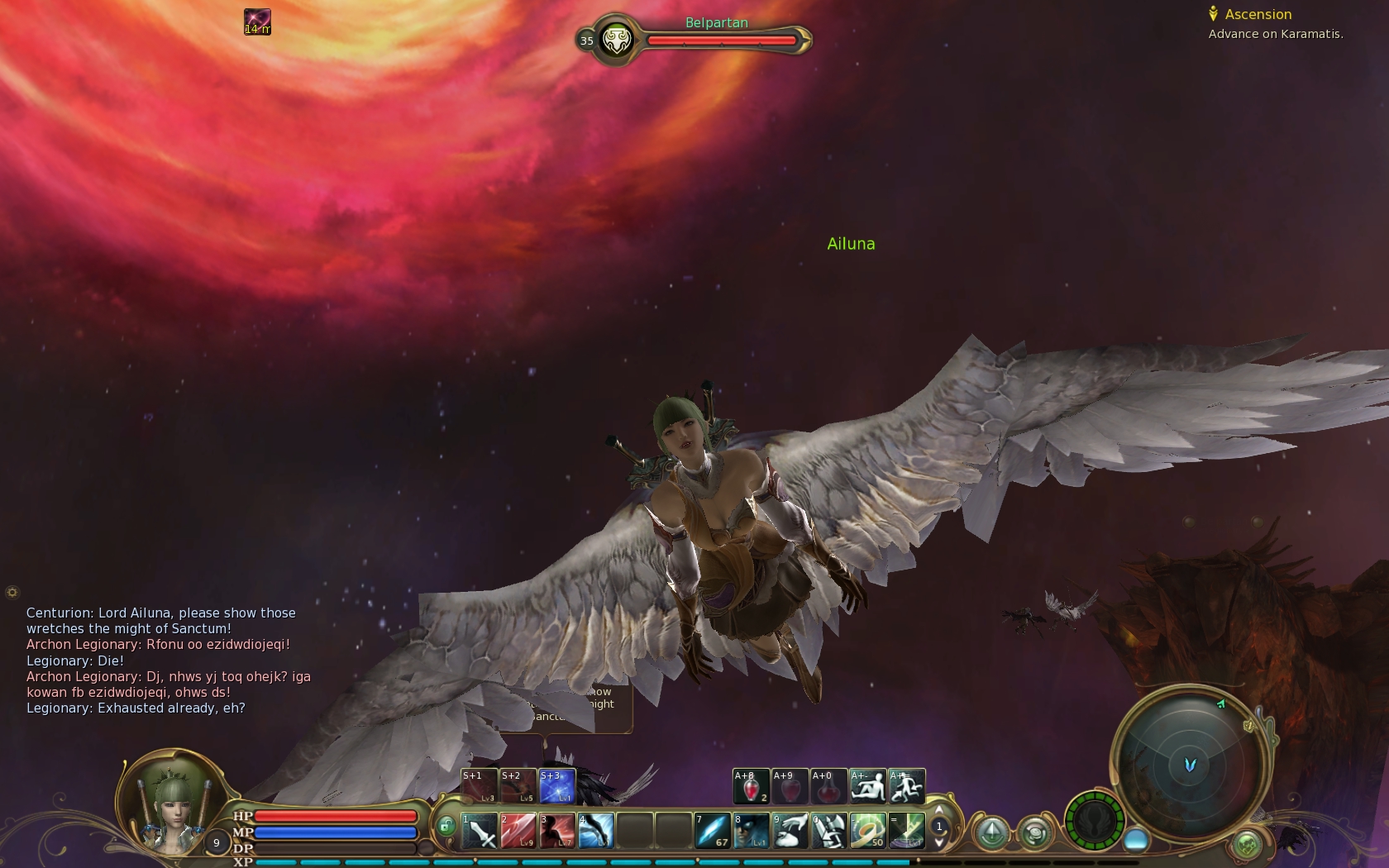
Task: Open the round main menu arrow button
Action: pos(992,832)
